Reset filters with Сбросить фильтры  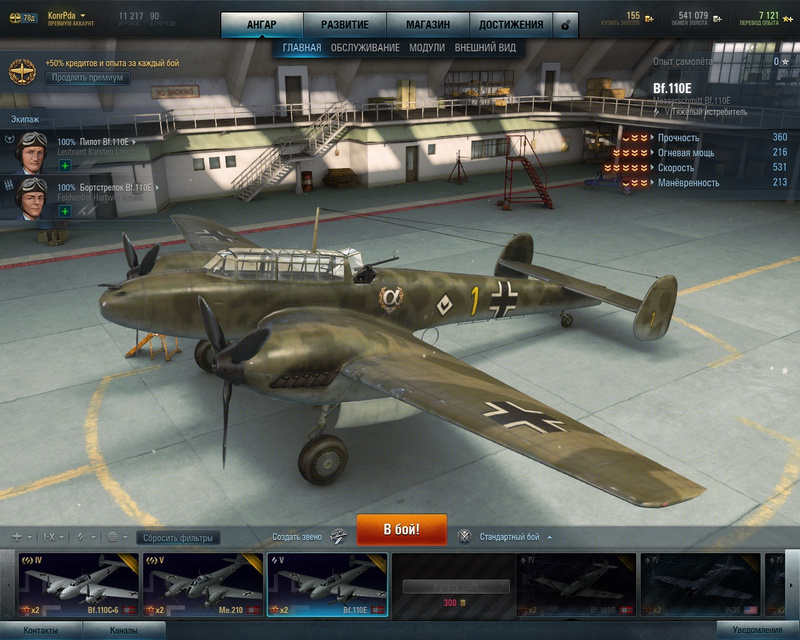coord(178,538)
